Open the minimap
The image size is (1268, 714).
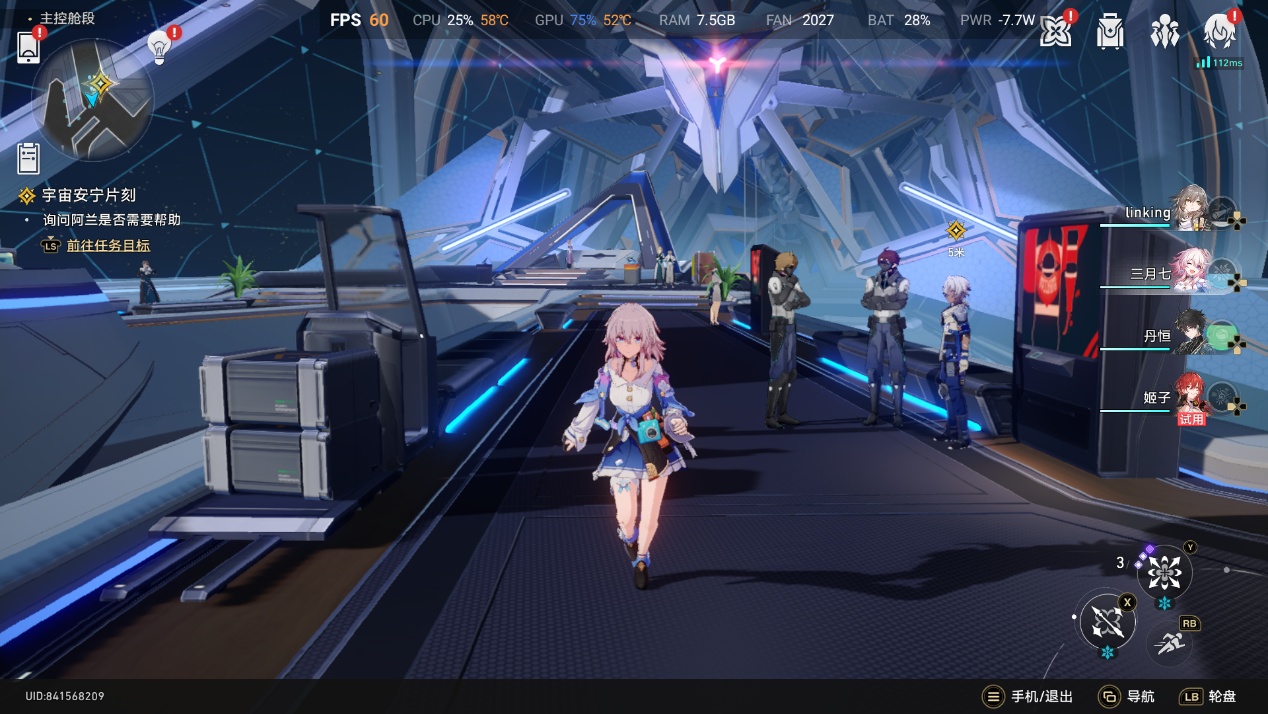point(93,99)
